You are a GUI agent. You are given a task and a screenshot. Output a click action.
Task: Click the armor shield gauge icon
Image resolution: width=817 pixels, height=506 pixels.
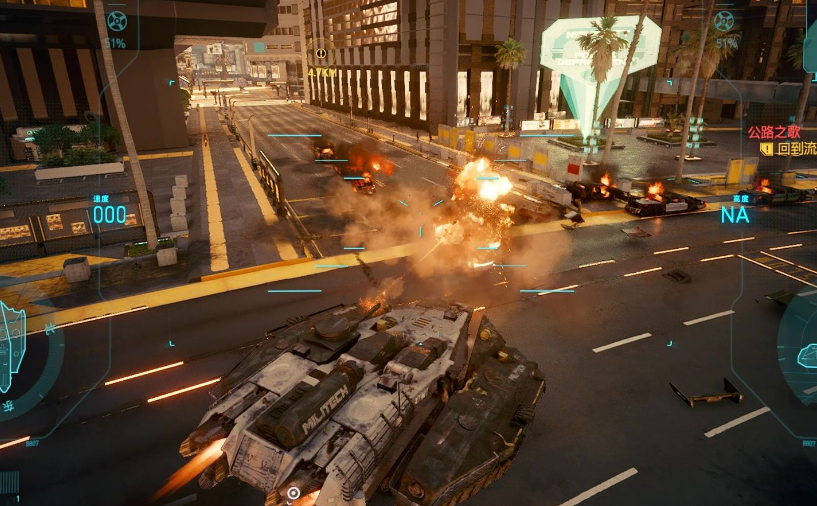12,345
